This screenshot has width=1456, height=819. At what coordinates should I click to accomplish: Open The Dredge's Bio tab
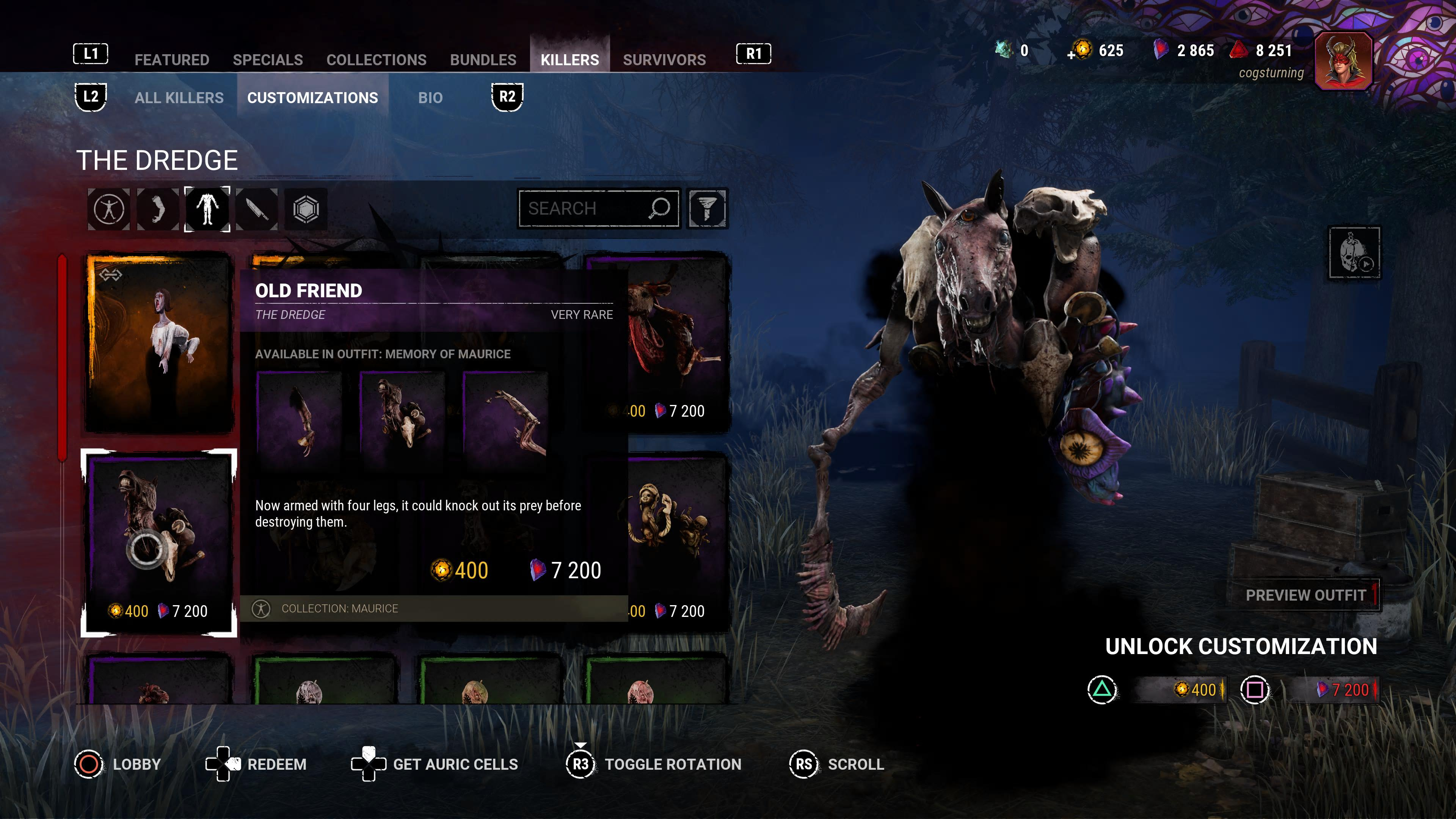tap(430, 98)
